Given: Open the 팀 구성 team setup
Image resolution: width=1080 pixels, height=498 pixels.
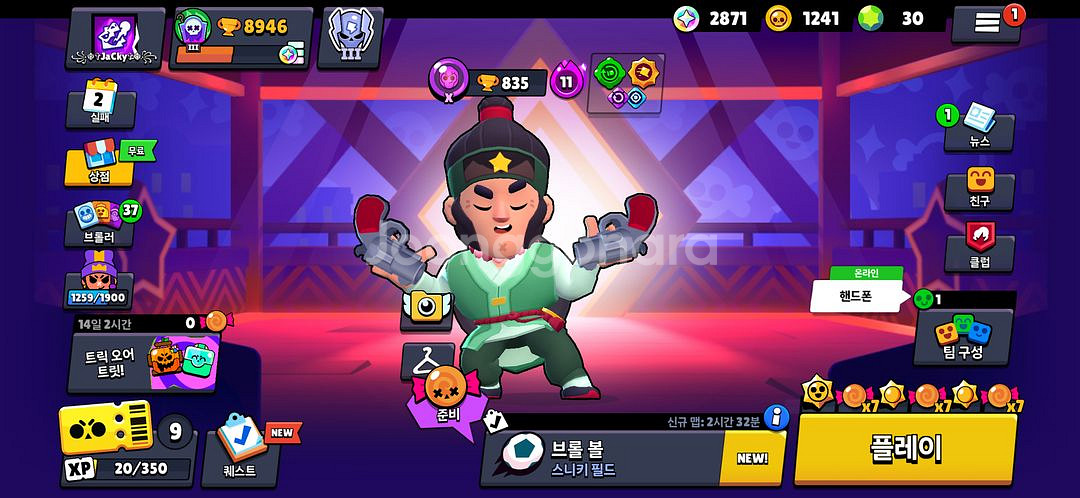Looking at the screenshot, I should pyautogui.click(x=963, y=338).
